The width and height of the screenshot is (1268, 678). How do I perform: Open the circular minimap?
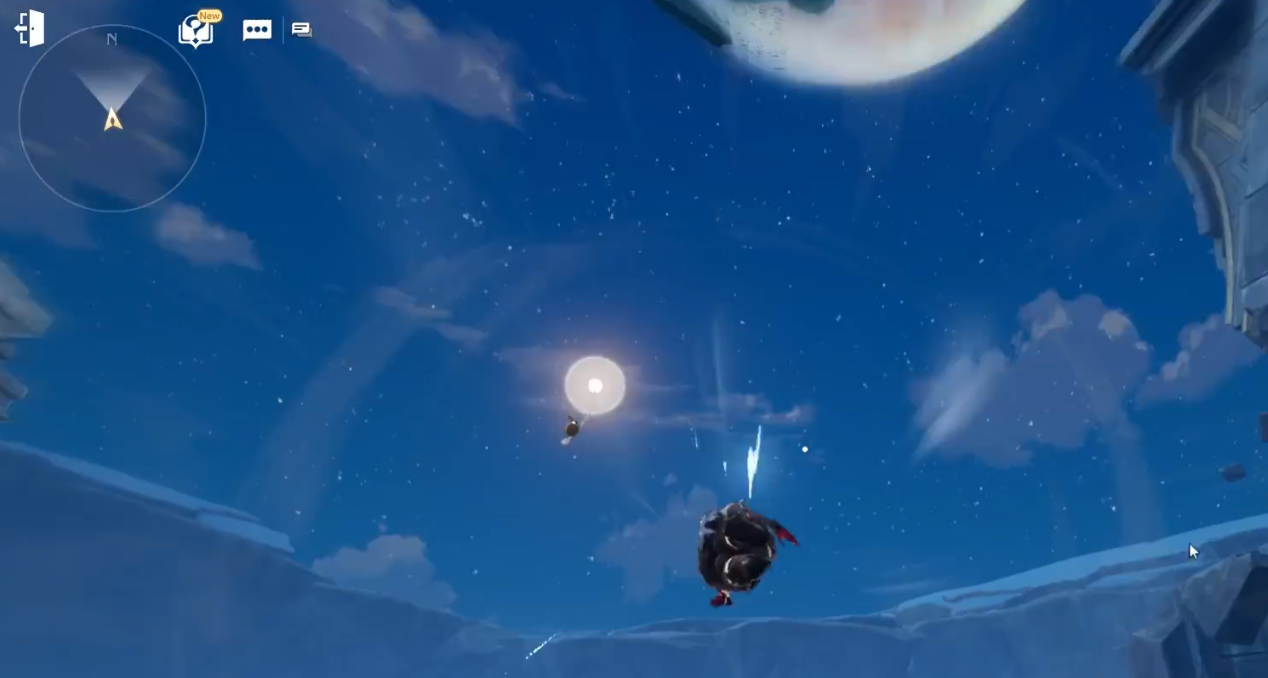click(112, 118)
